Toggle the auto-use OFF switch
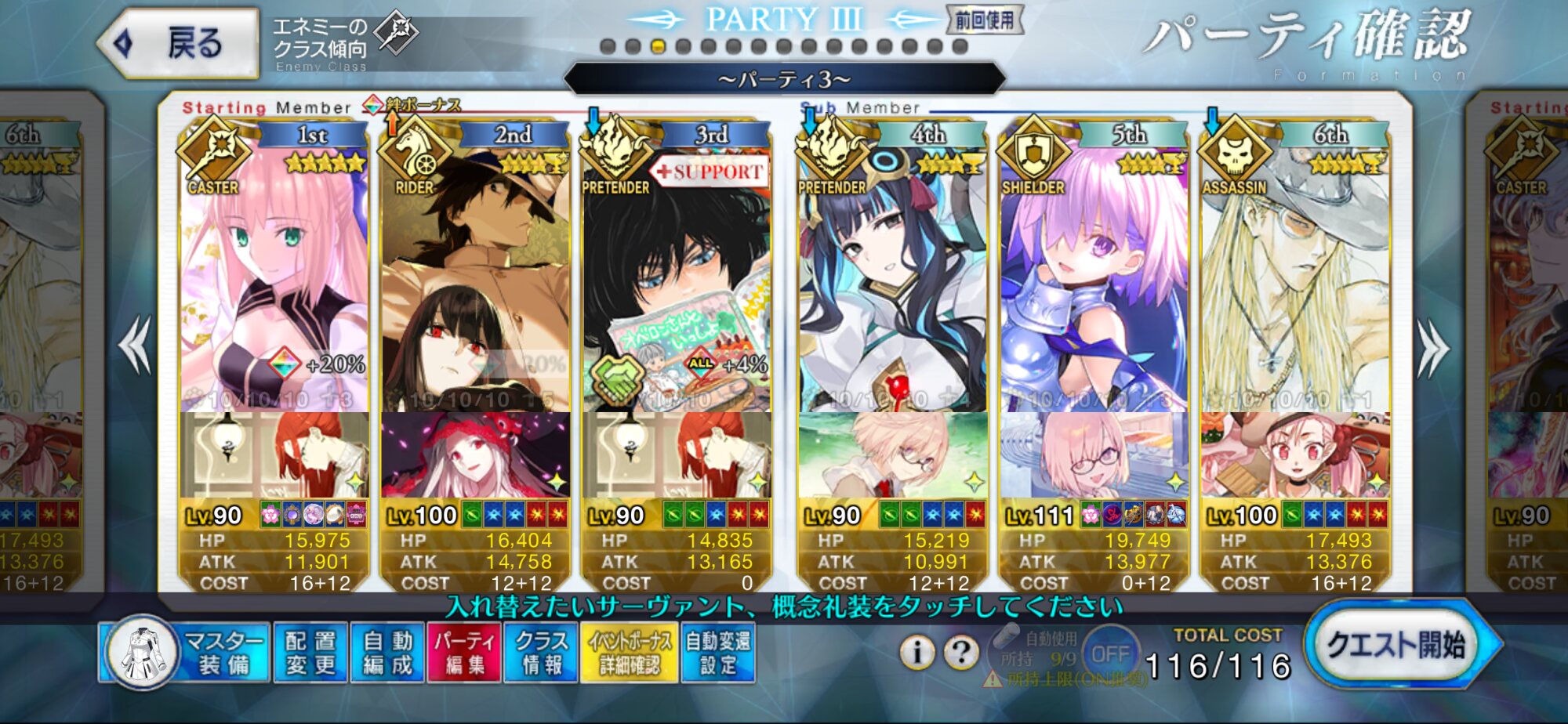Screen dimensions: 1568x724 pos(1110,653)
